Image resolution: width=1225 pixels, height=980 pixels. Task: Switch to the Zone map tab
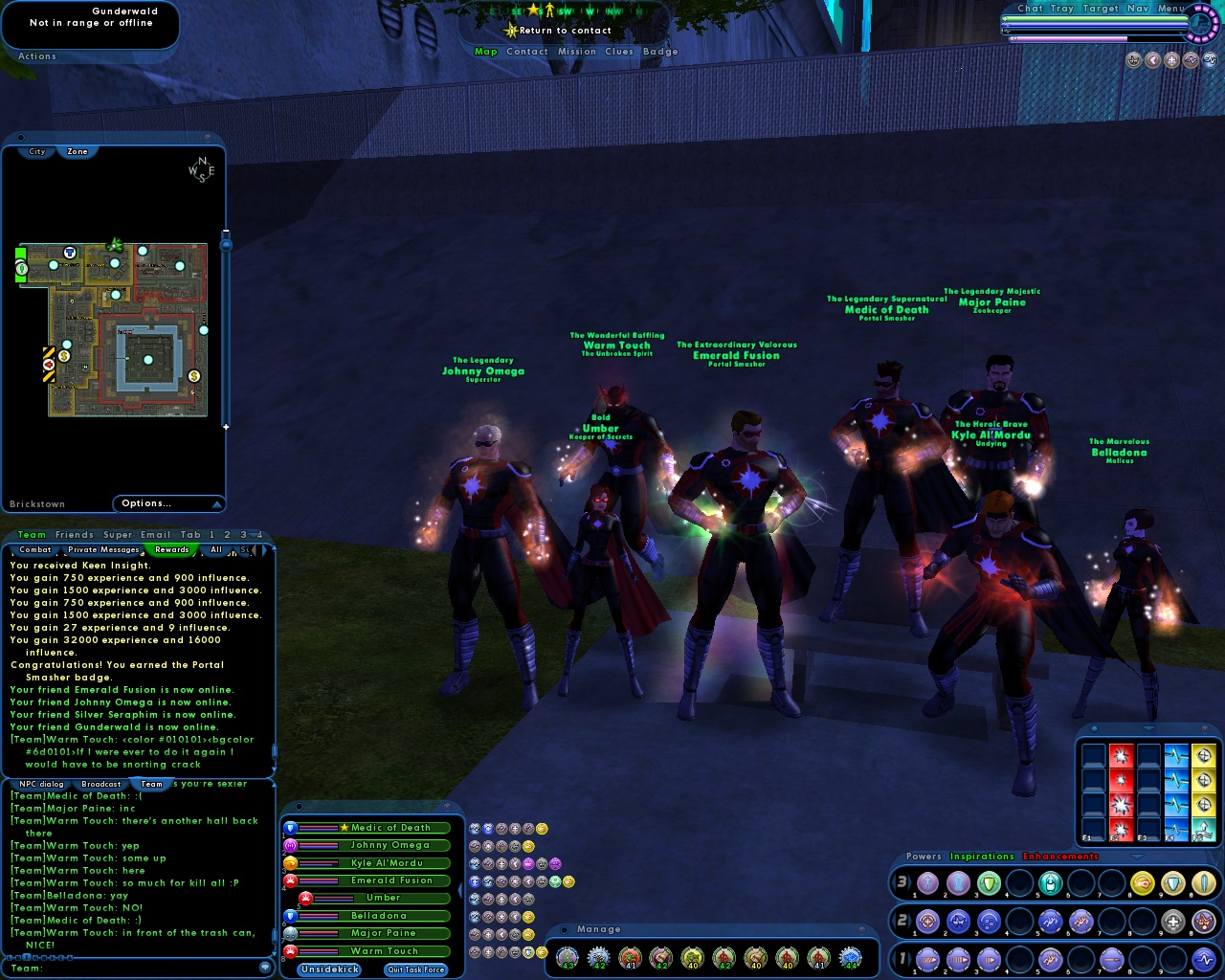77,151
